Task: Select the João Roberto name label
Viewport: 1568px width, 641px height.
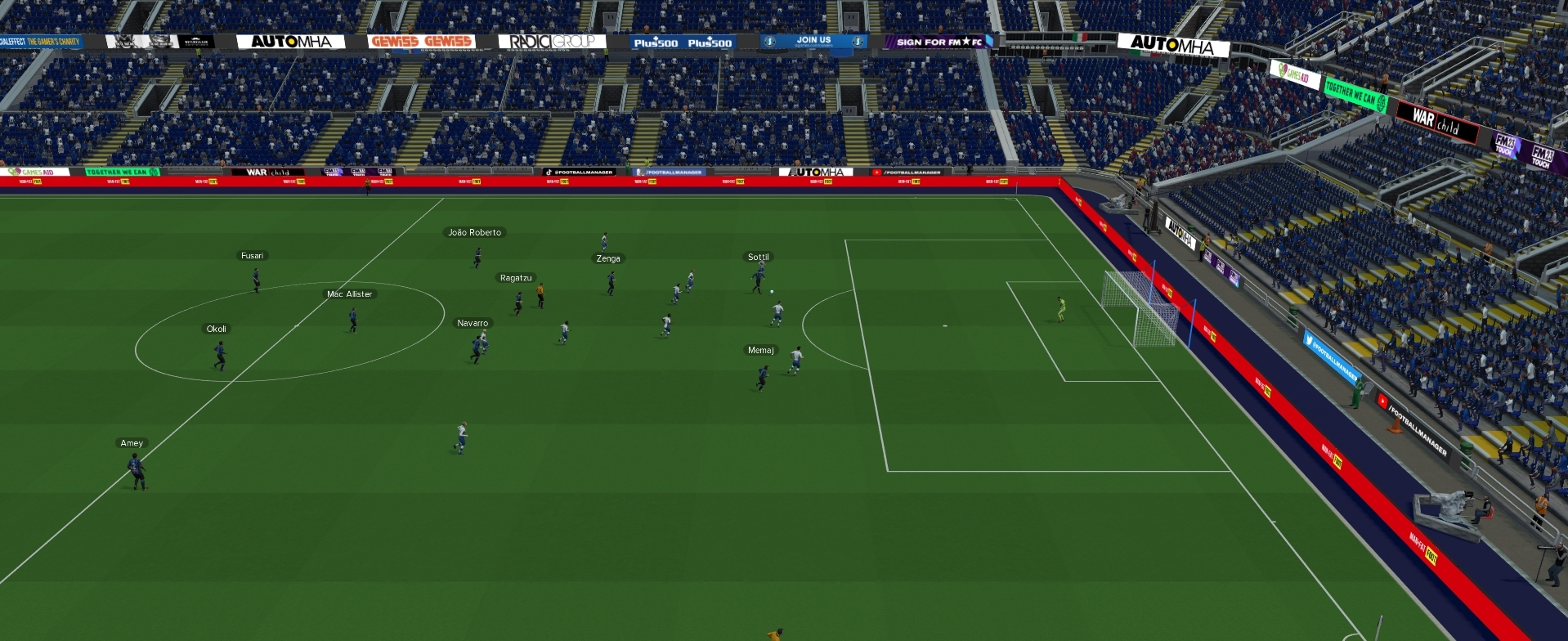Action: click(474, 233)
